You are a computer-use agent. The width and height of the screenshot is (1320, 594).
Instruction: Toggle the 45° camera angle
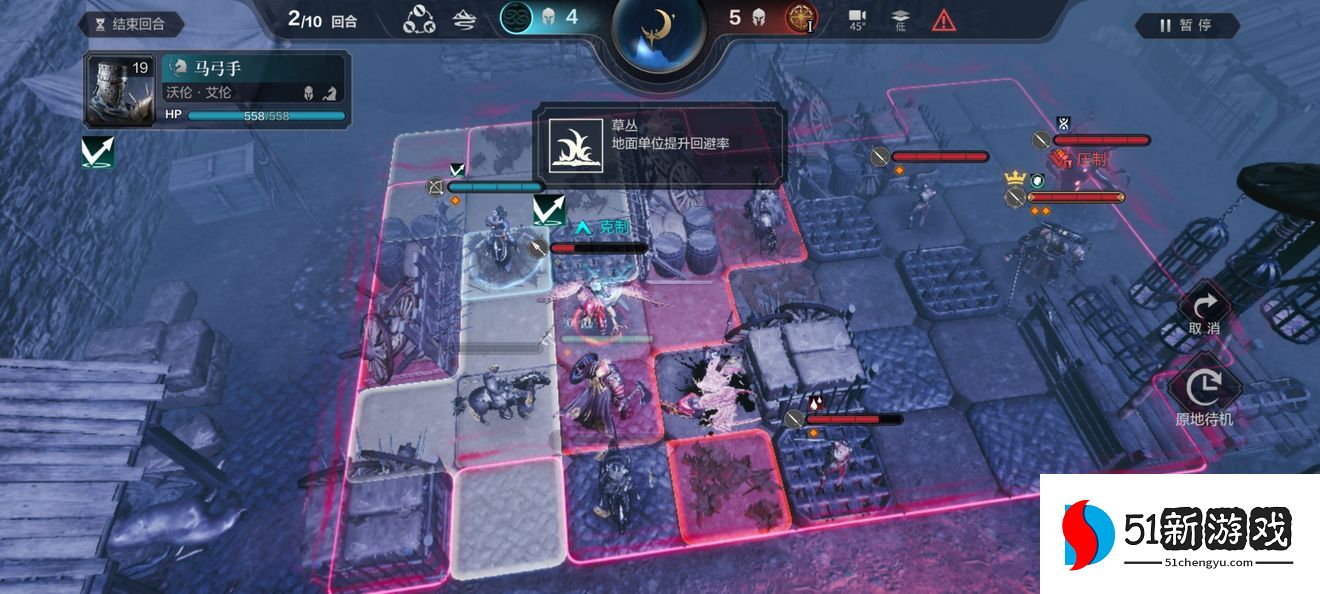(857, 19)
